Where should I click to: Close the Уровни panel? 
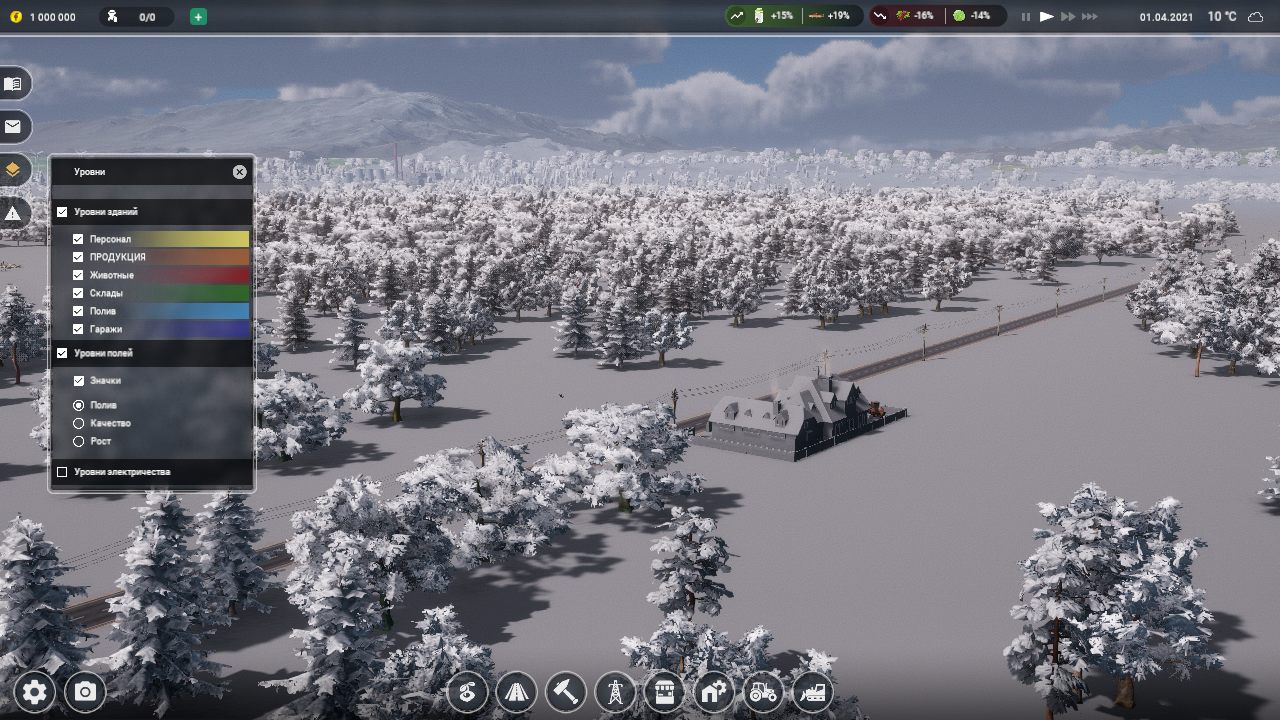coord(239,171)
